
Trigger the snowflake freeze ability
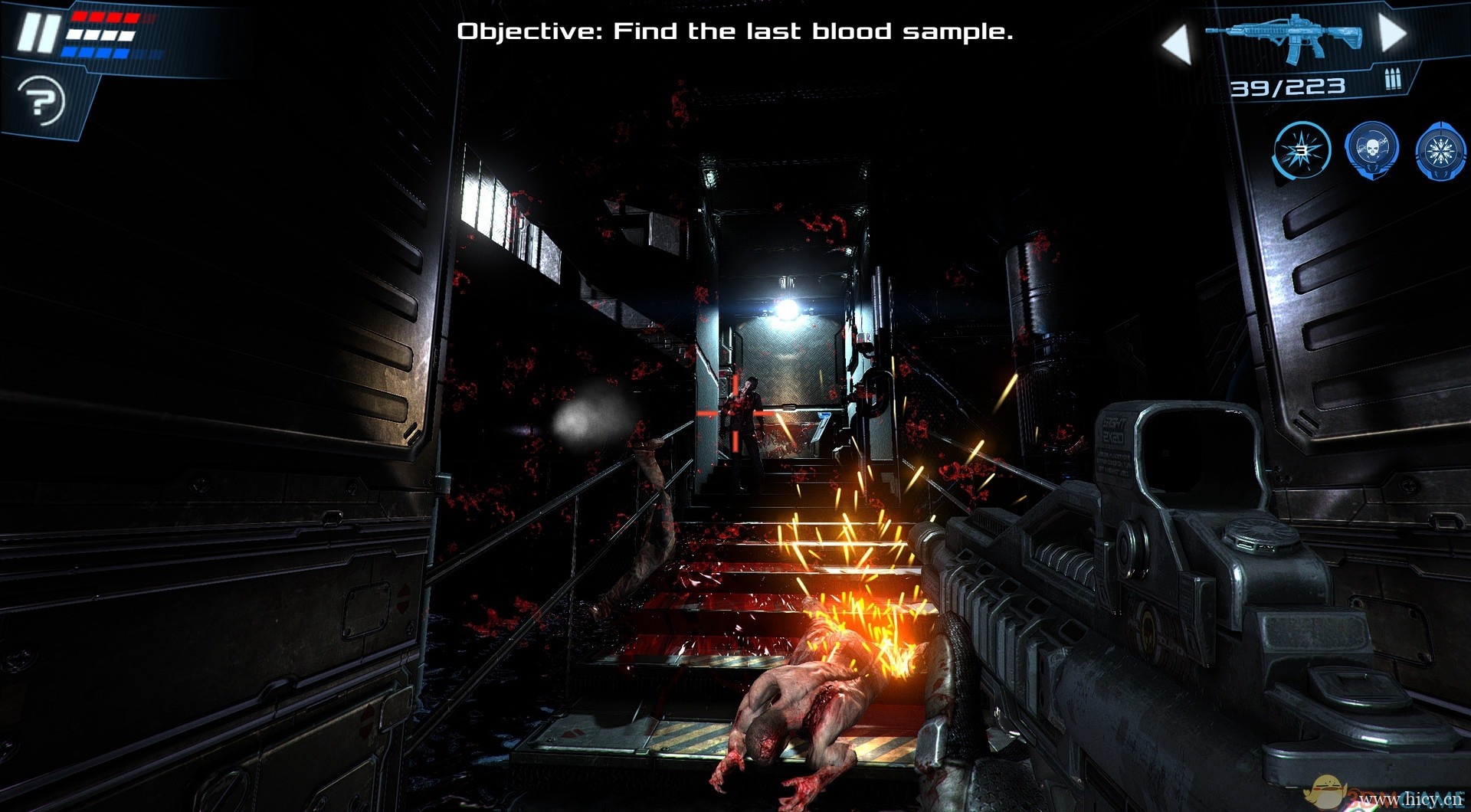(1441, 150)
